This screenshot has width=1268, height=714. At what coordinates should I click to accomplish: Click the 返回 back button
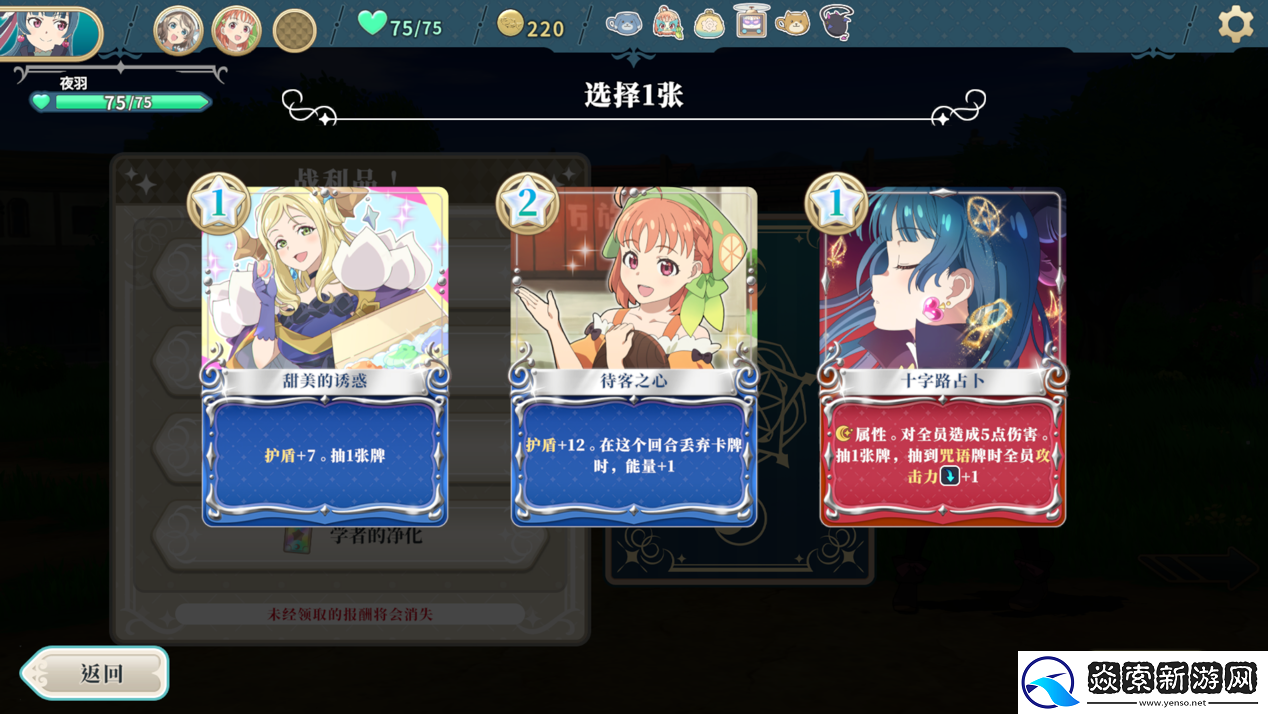[x=96, y=673]
